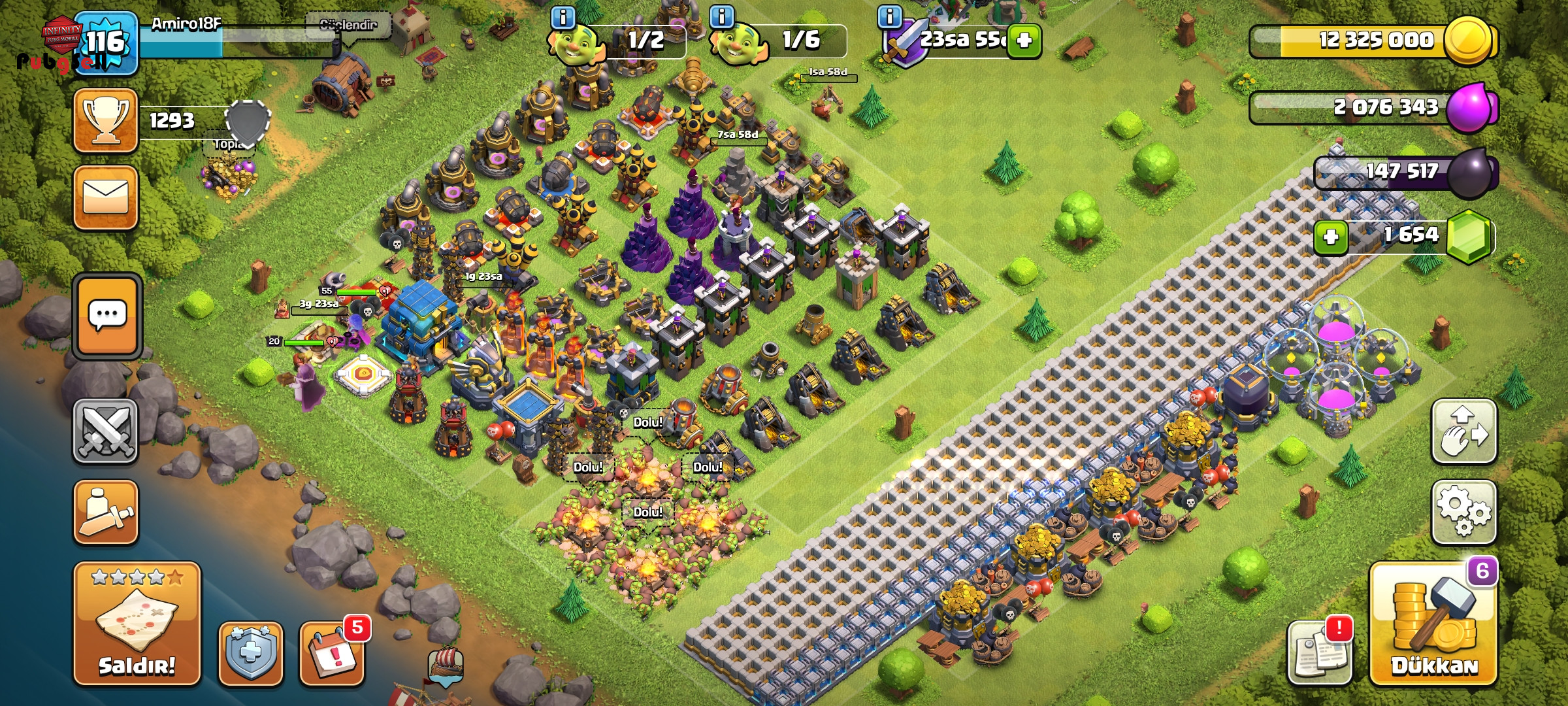Open the Dükkan shop
Viewport: 1568px width, 706px height.
point(1433,626)
